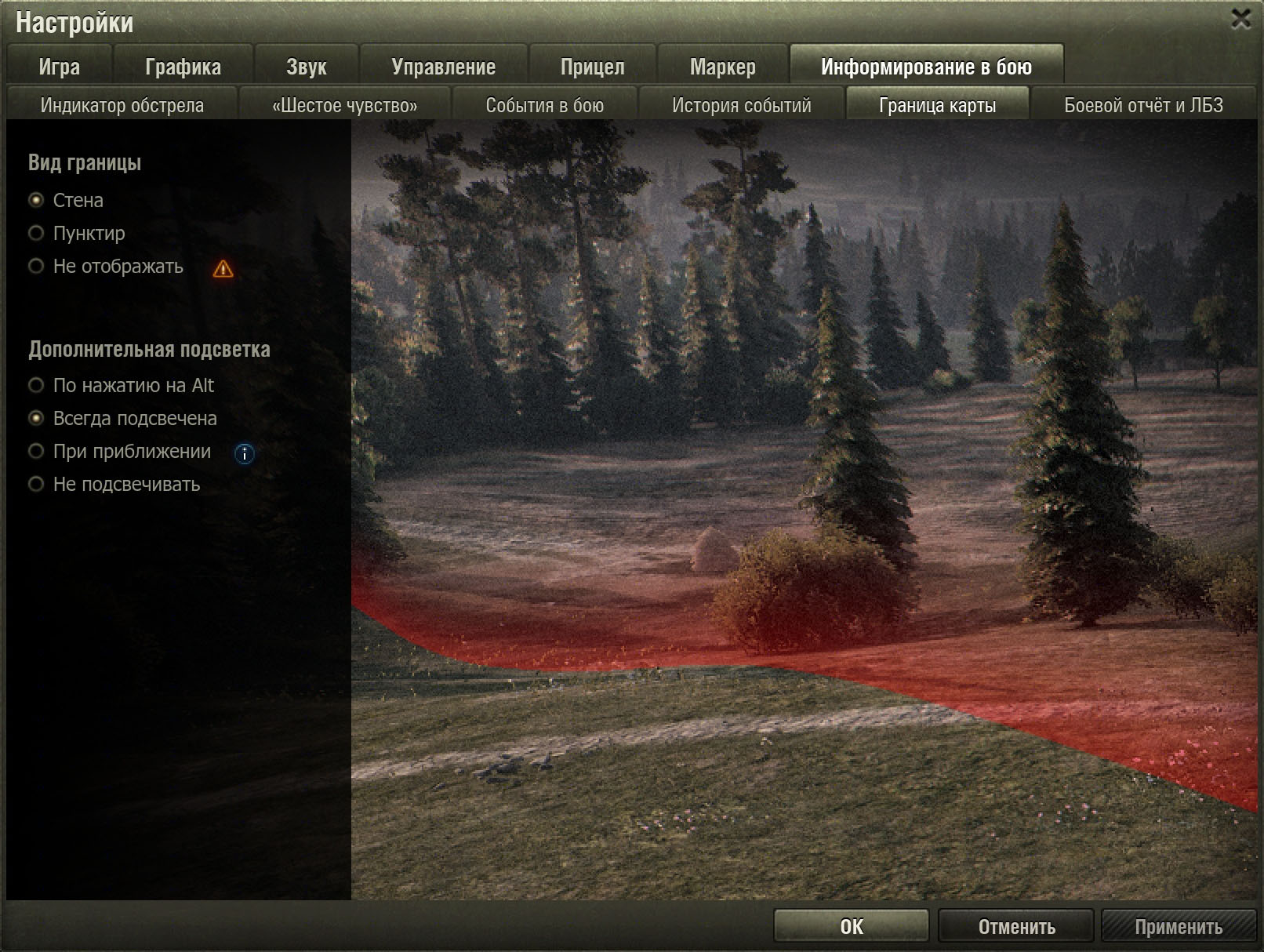Open the Маркер tab
Image resolution: width=1264 pixels, height=952 pixels.
point(722,67)
